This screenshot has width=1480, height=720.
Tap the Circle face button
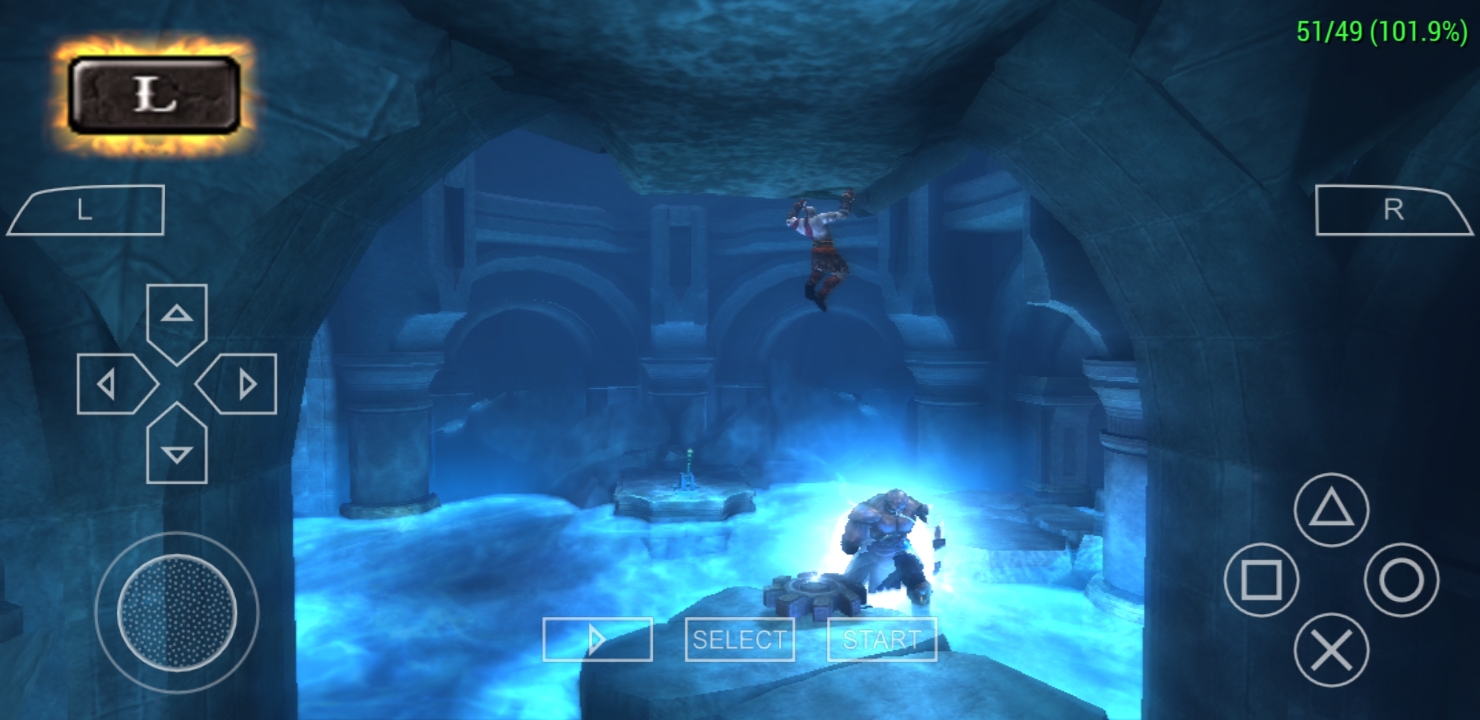coord(1401,580)
